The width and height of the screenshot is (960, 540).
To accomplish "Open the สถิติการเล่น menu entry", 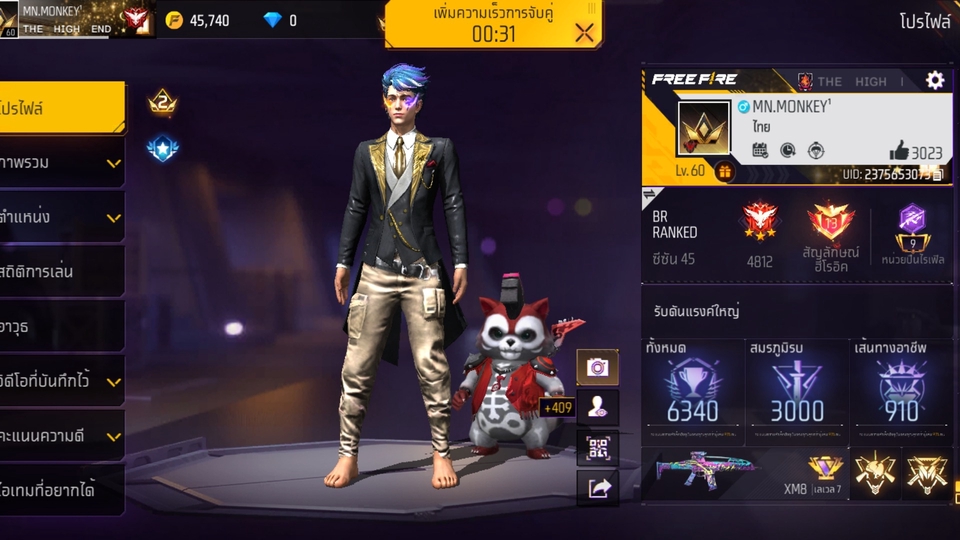I will [62, 271].
